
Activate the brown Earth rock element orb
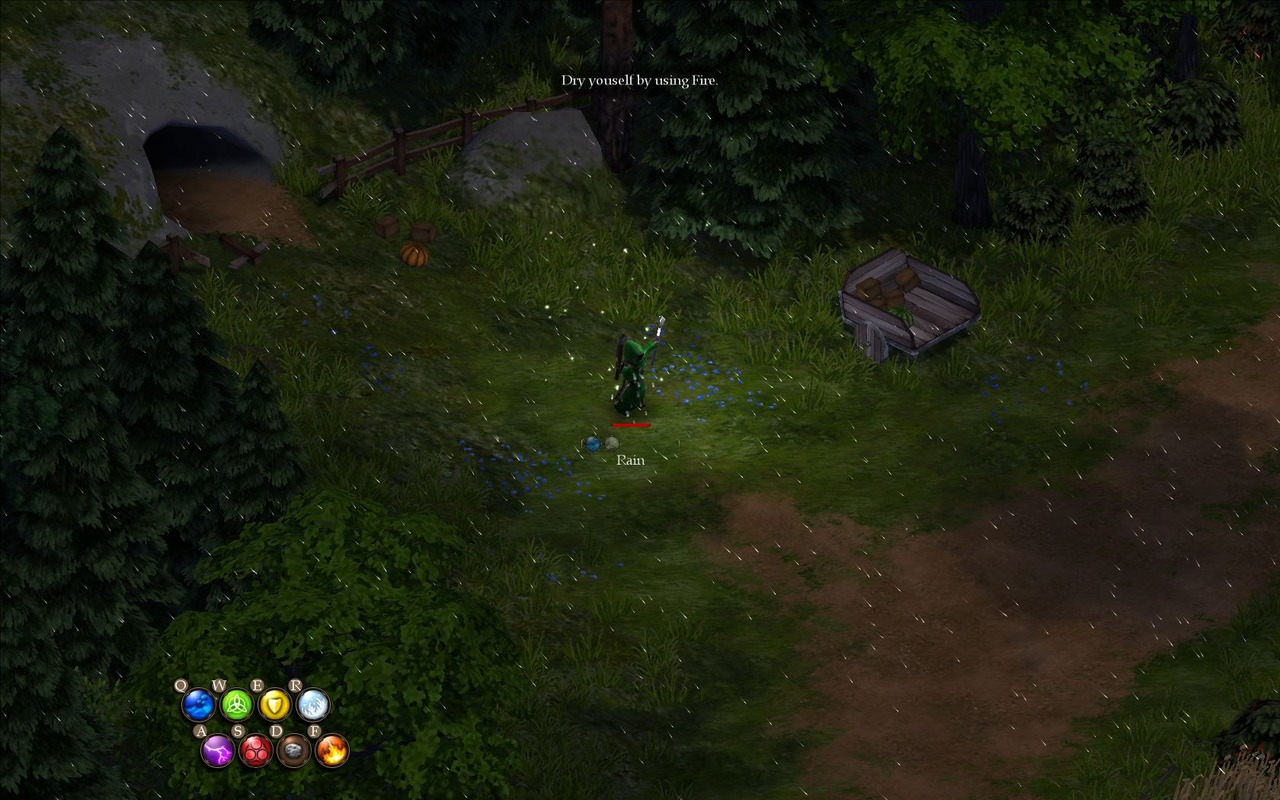click(294, 750)
